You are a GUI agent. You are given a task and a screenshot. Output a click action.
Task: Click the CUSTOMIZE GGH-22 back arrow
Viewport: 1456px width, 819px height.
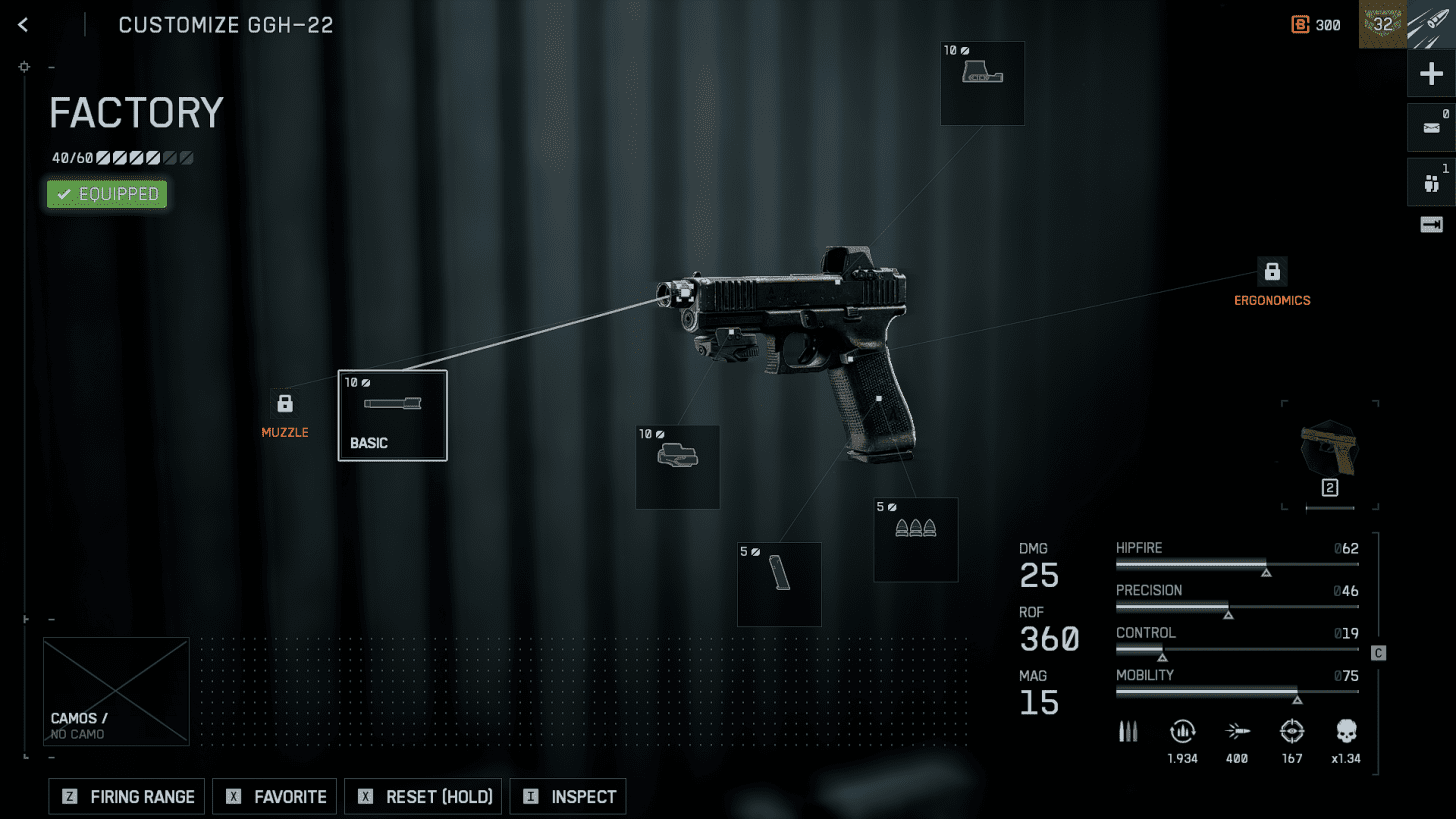pyautogui.click(x=22, y=24)
